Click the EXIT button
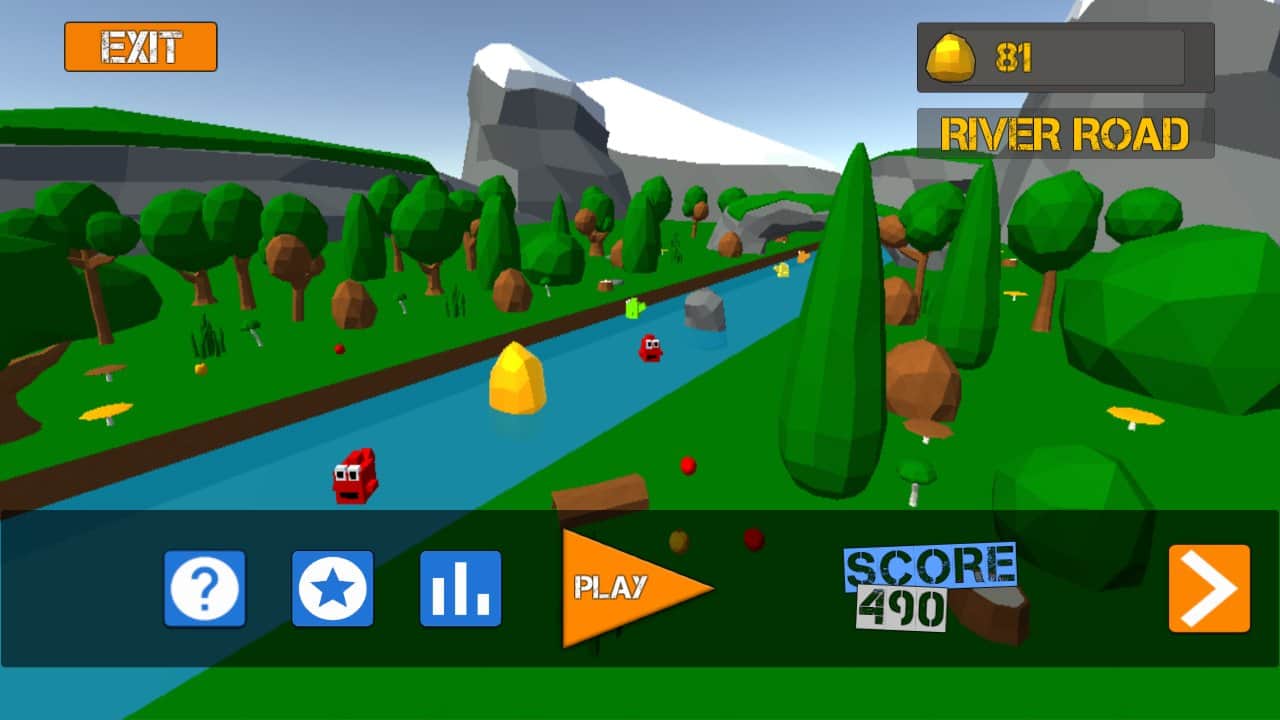This screenshot has height=720, width=1280. pyautogui.click(x=140, y=45)
